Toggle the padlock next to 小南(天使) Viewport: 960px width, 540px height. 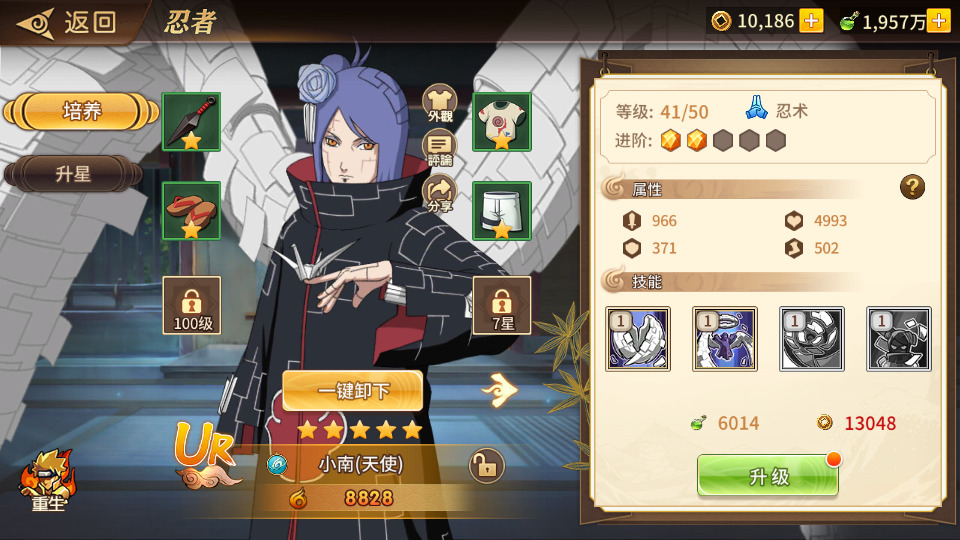point(487,465)
